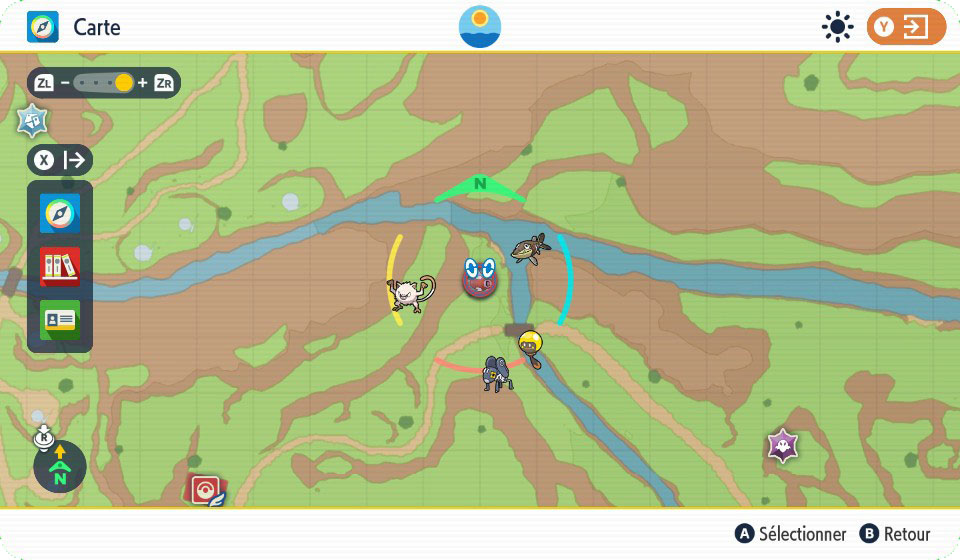Adjust the map zoom slider knob
This screenshot has width=960, height=560.
(123, 83)
